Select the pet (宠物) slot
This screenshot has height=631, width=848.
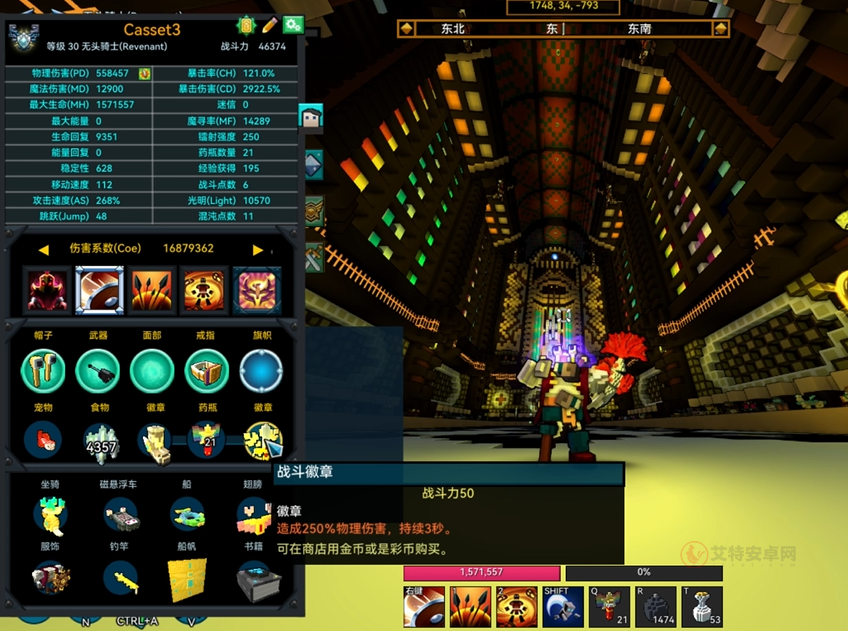(x=43, y=440)
